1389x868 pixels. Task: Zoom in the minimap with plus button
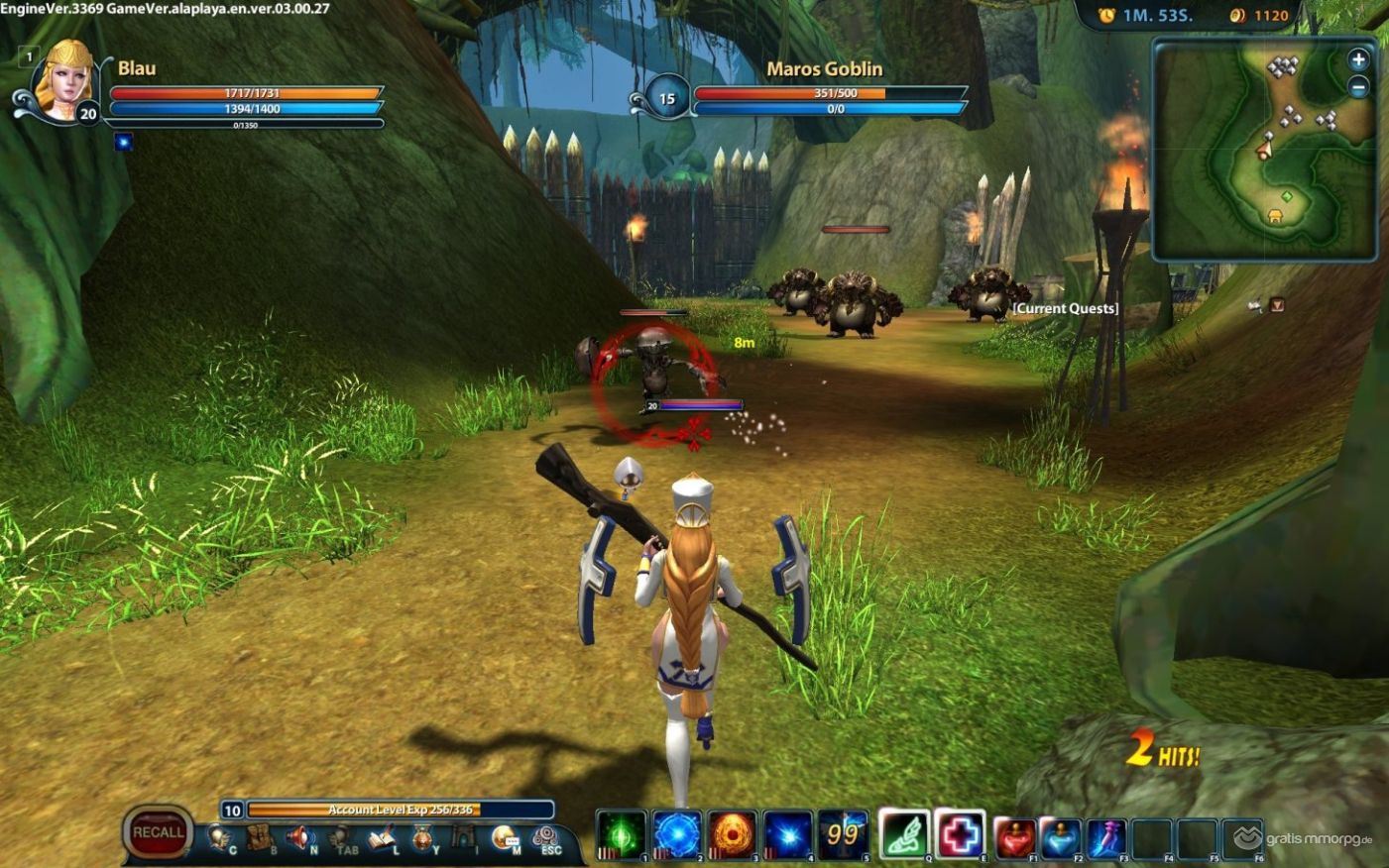(1358, 59)
